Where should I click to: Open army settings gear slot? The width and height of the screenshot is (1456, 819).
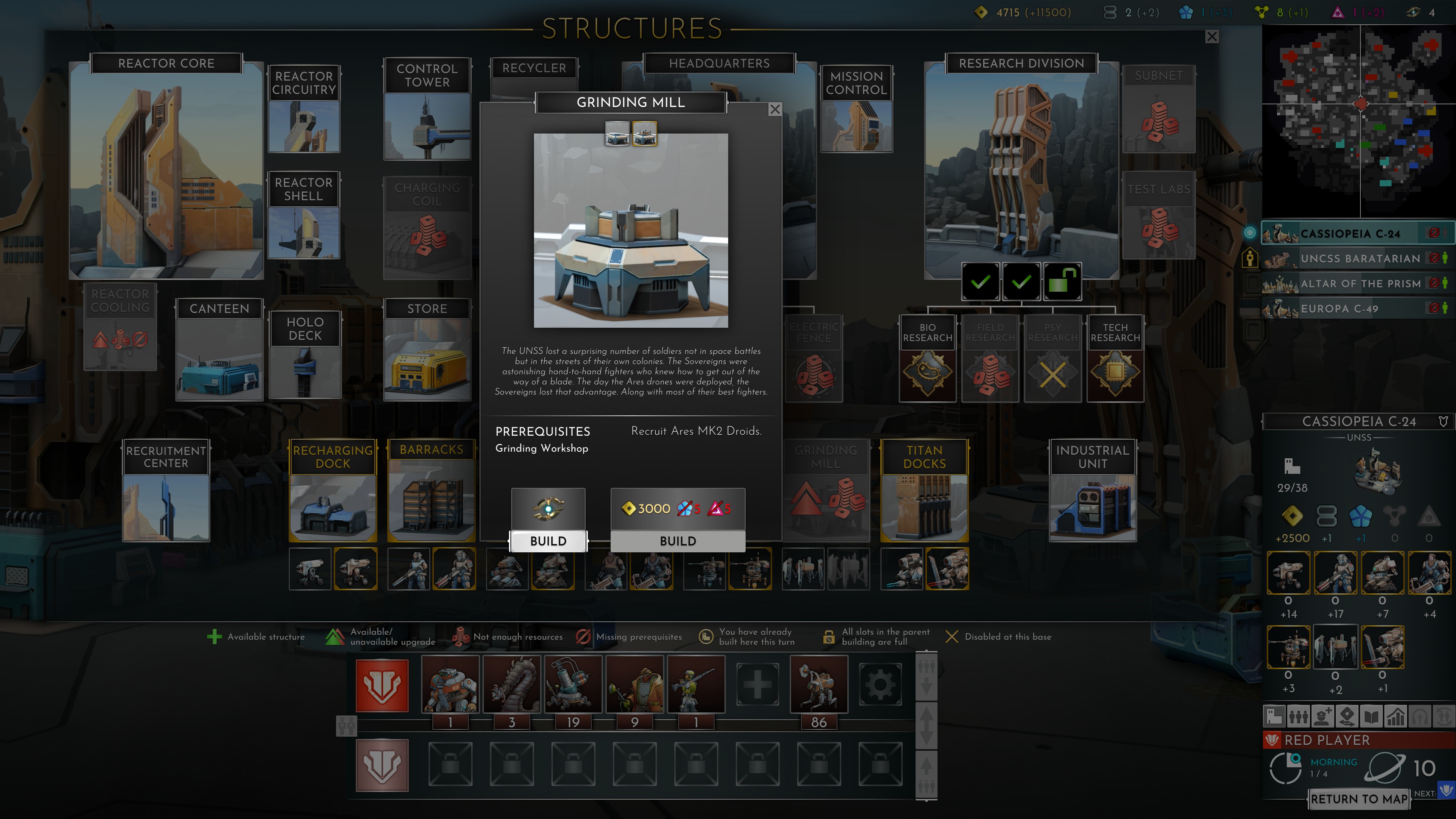coord(880,685)
